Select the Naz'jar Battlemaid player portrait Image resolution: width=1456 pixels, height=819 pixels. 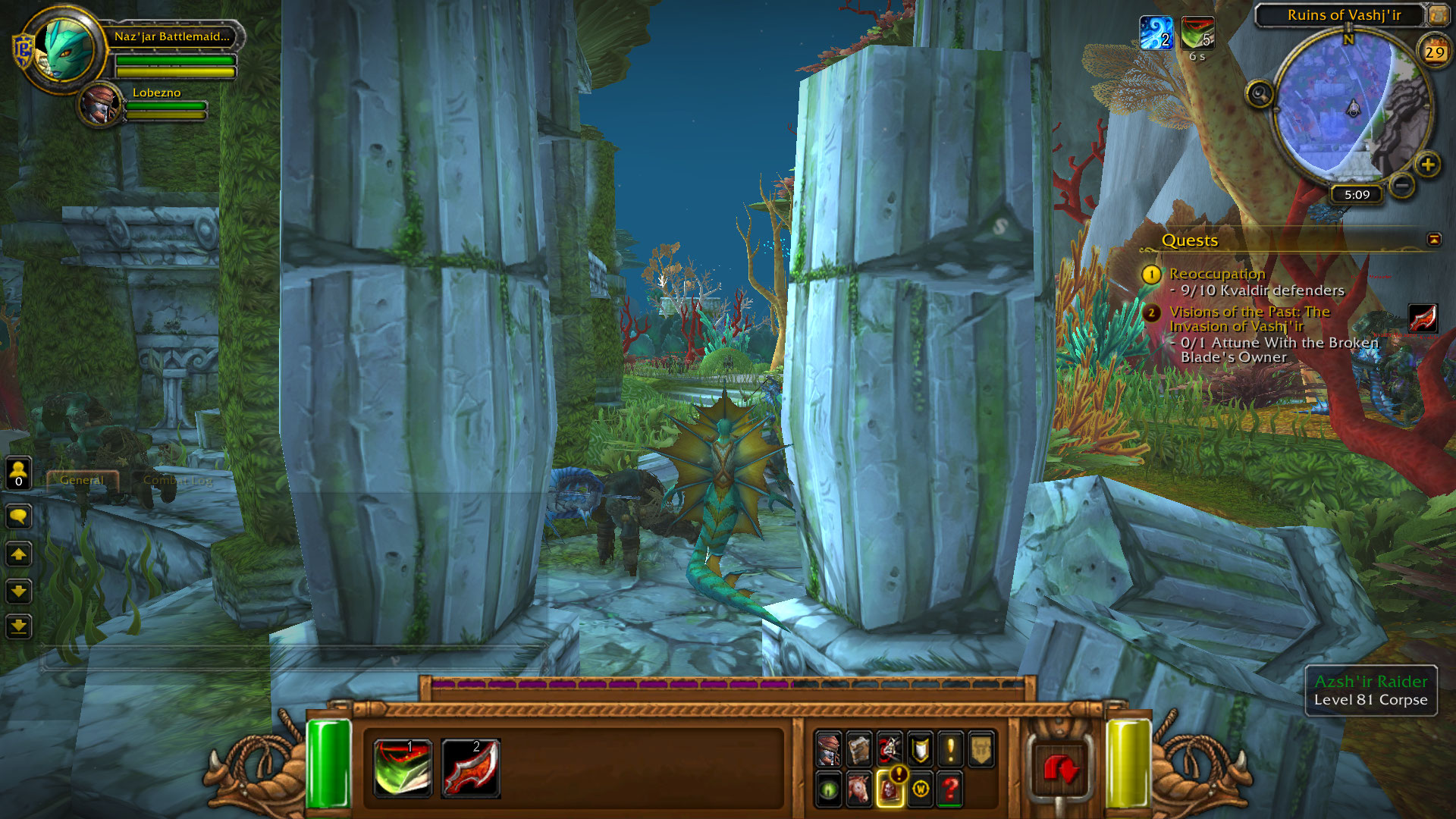tap(68, 49)
